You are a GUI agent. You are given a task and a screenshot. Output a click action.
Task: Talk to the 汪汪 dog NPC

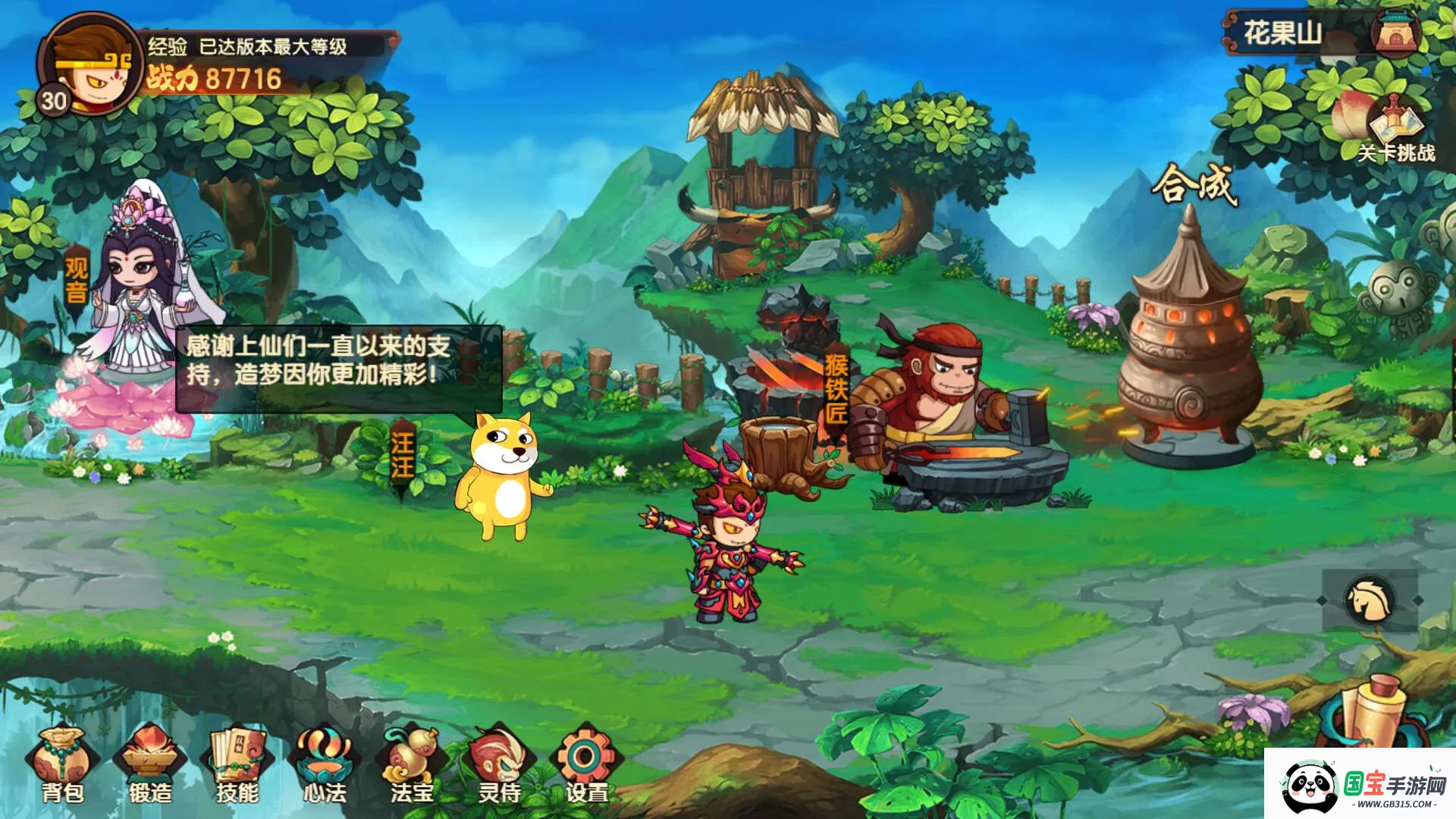(502, 474)
